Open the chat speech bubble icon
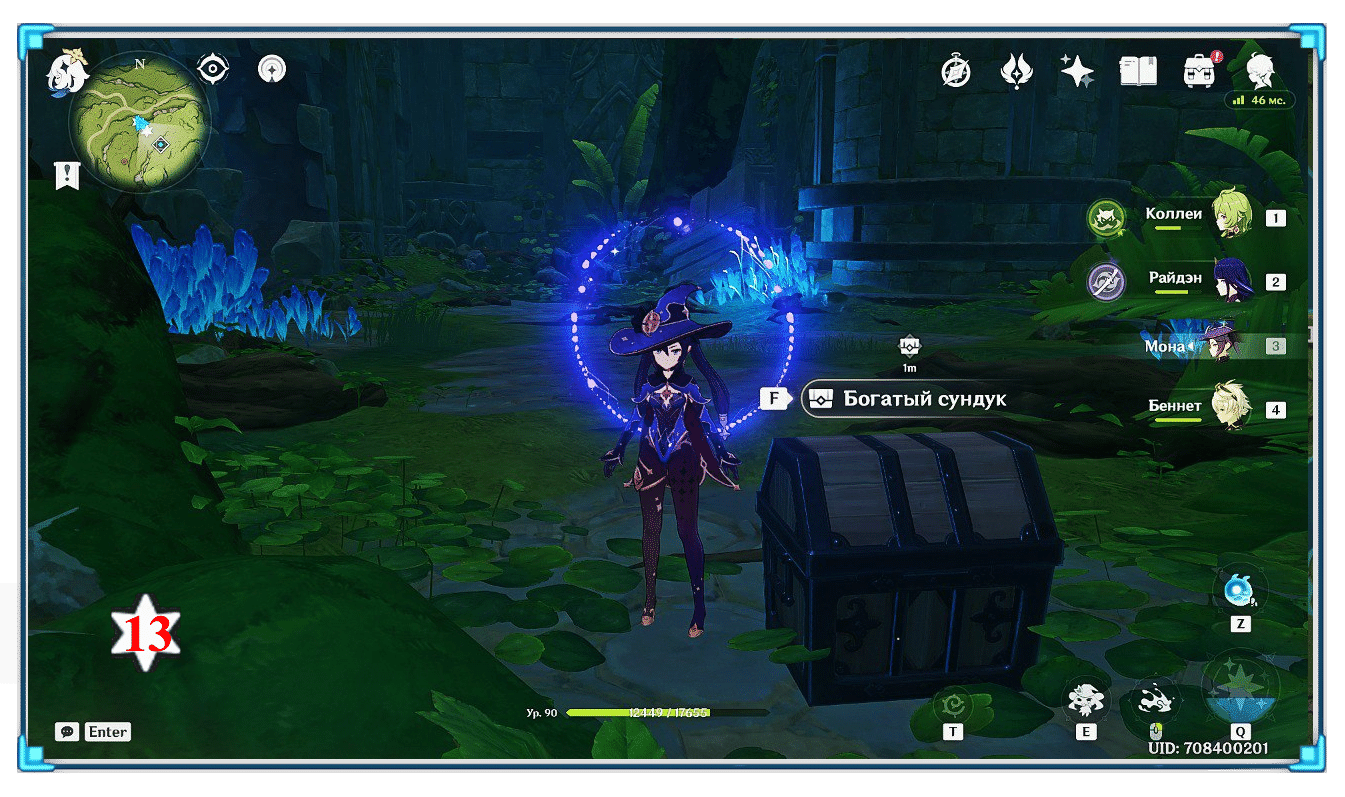Viewport: 1345px width, 797px height. tap(67, 731)
